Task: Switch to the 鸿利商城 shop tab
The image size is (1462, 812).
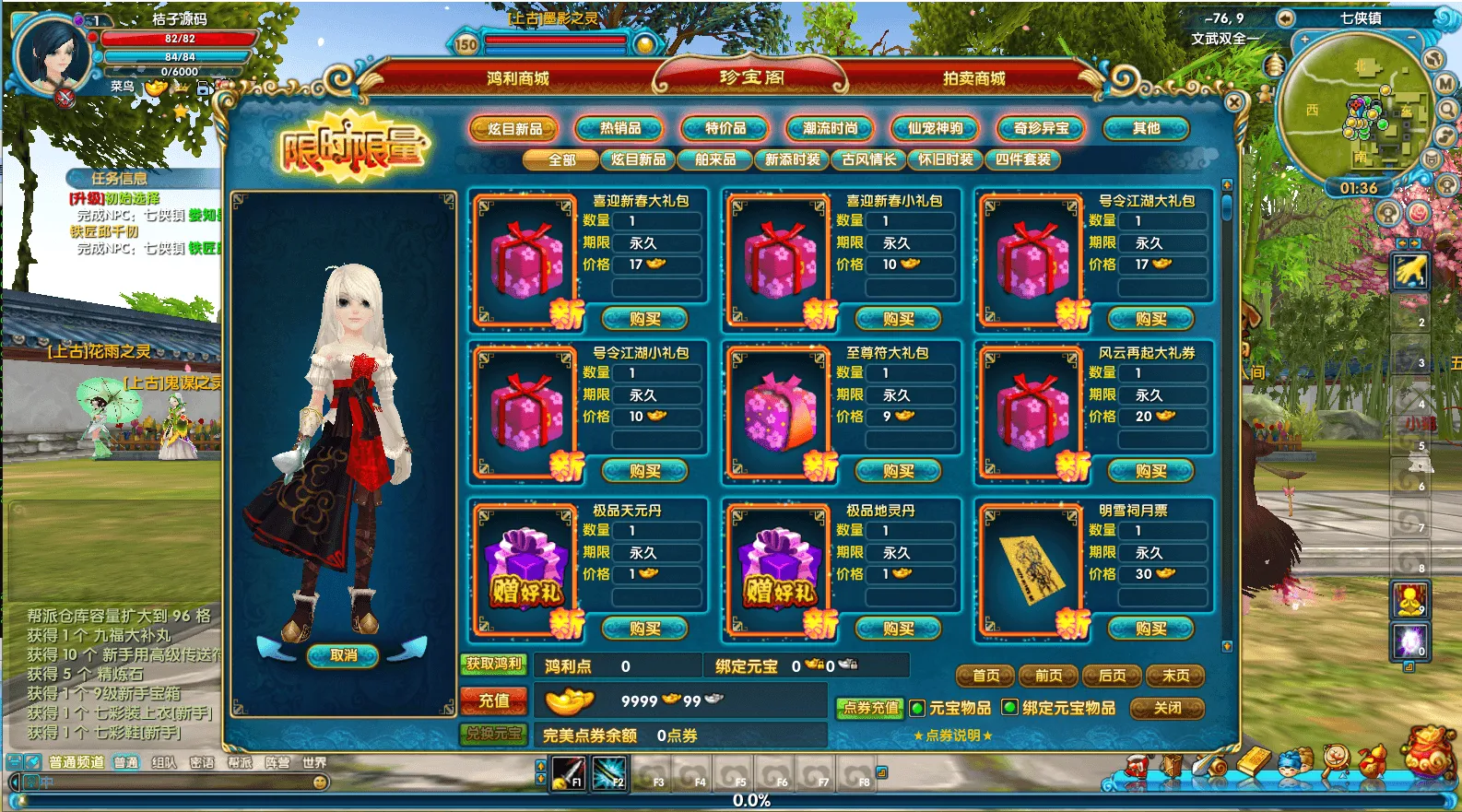Action: click(517, 78)
